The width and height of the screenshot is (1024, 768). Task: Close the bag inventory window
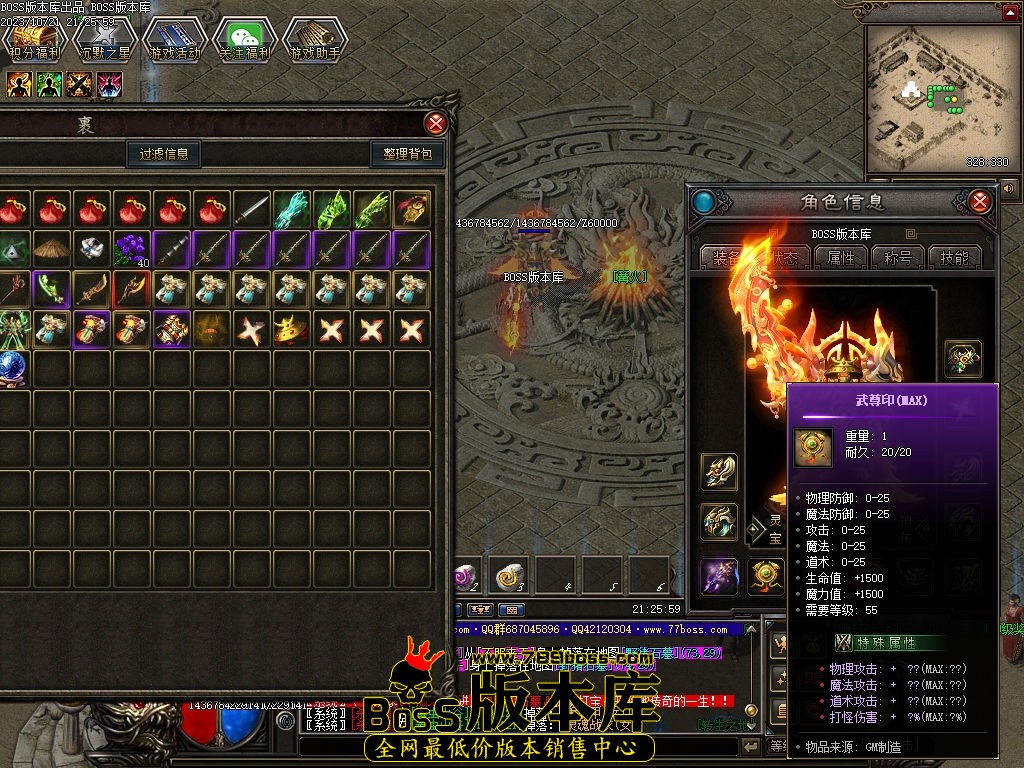(x=436, y=124)
